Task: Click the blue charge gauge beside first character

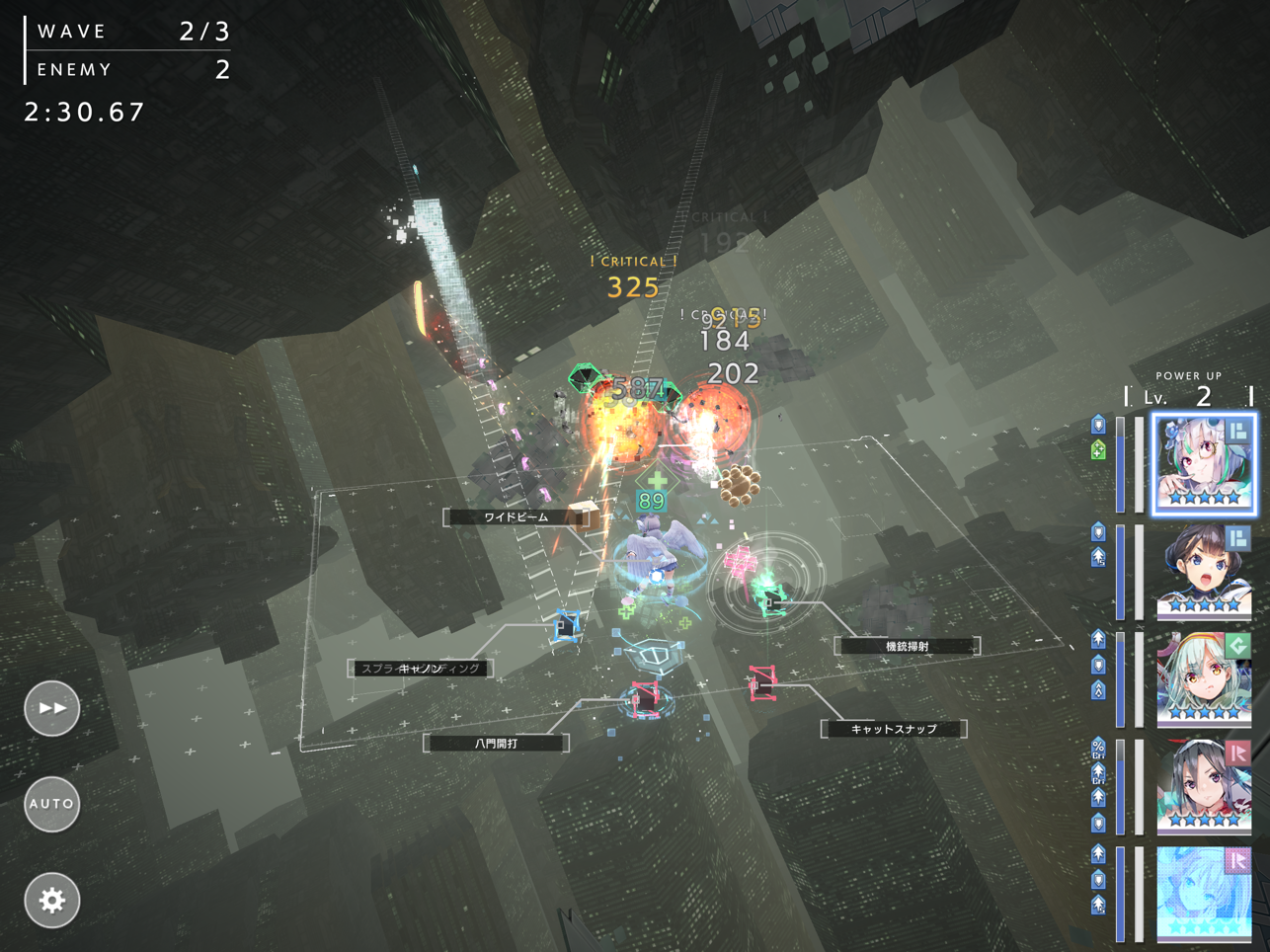Action: pyautogui.click(x=1122, y=464)
